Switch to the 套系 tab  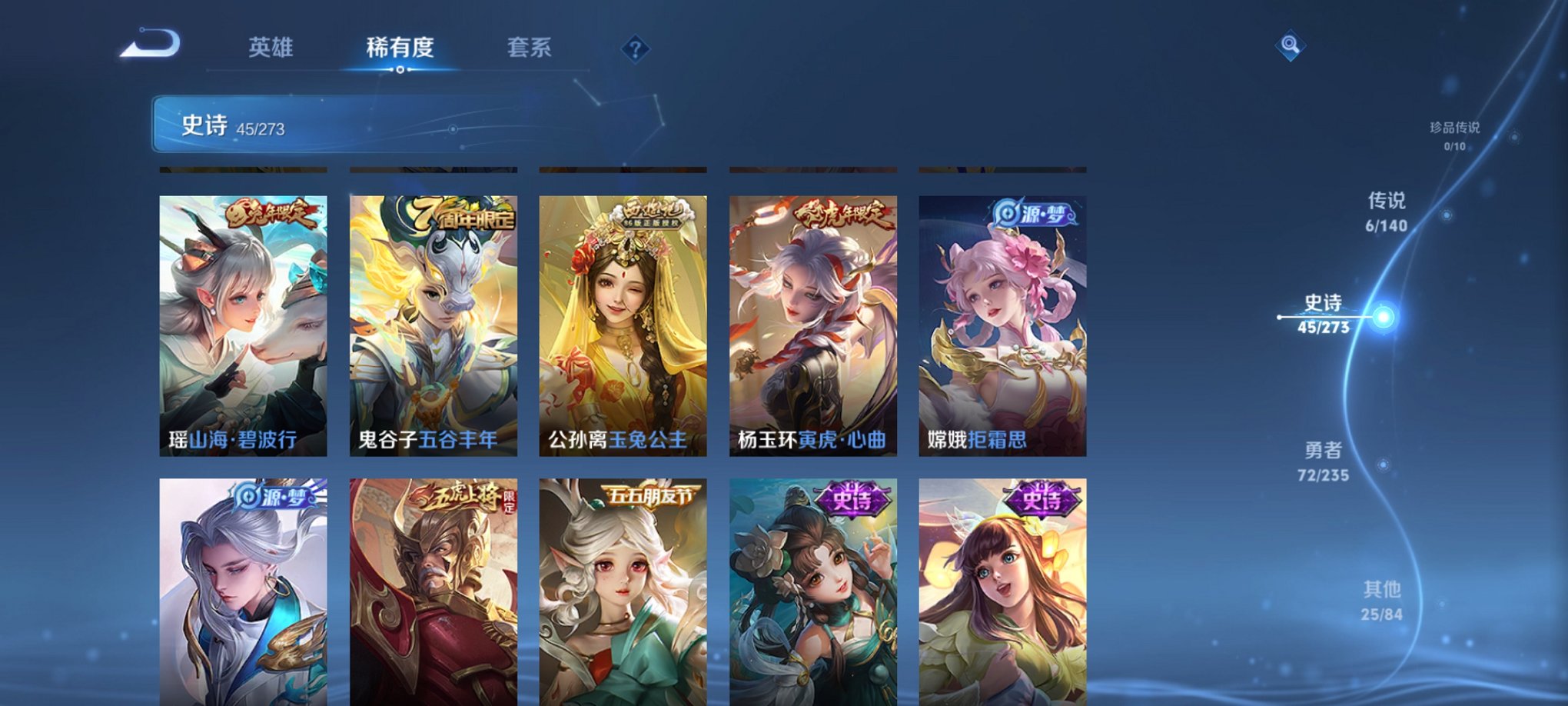click(x=532, y=48)
